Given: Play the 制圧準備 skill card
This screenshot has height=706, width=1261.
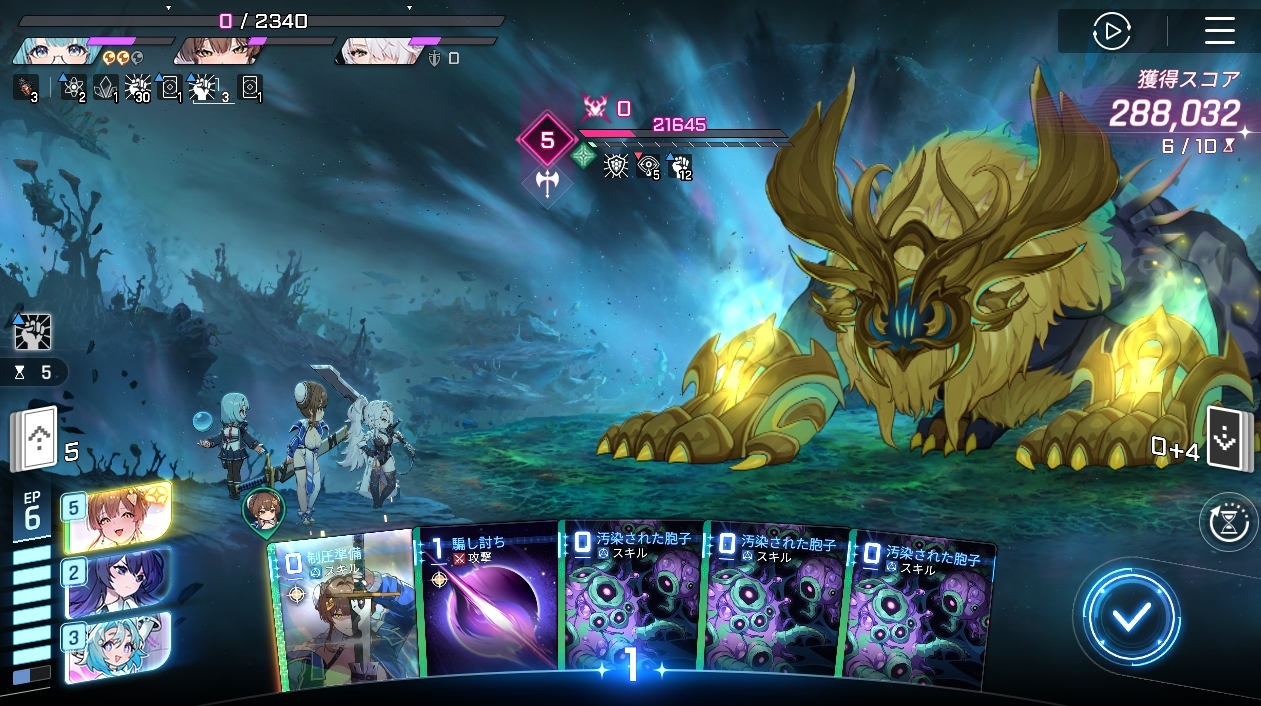Looking at the screenshot, I should pos(342,610).
